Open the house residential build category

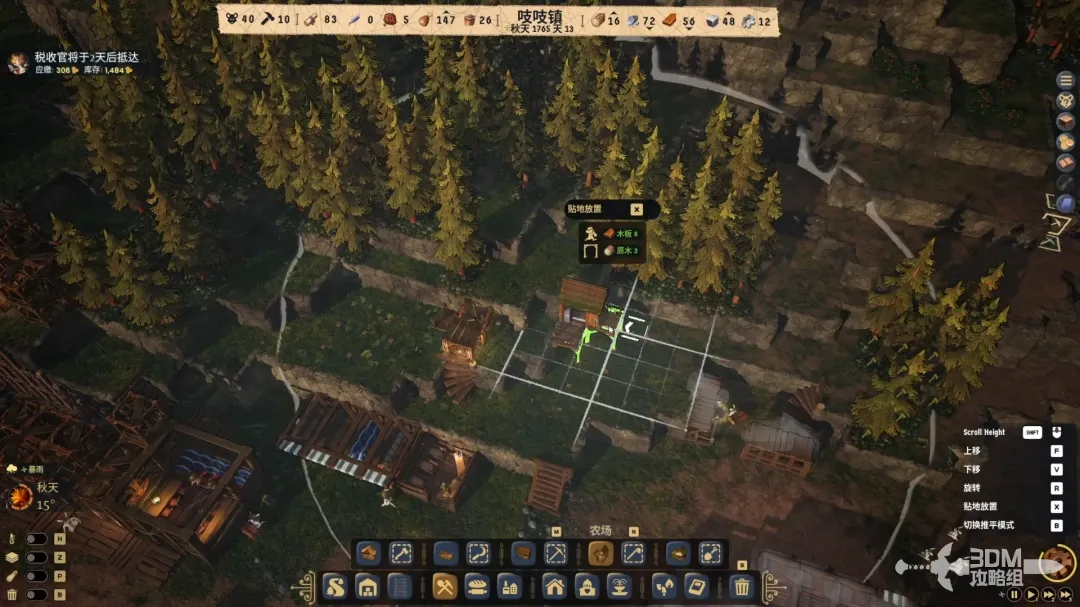pos(554,586)
